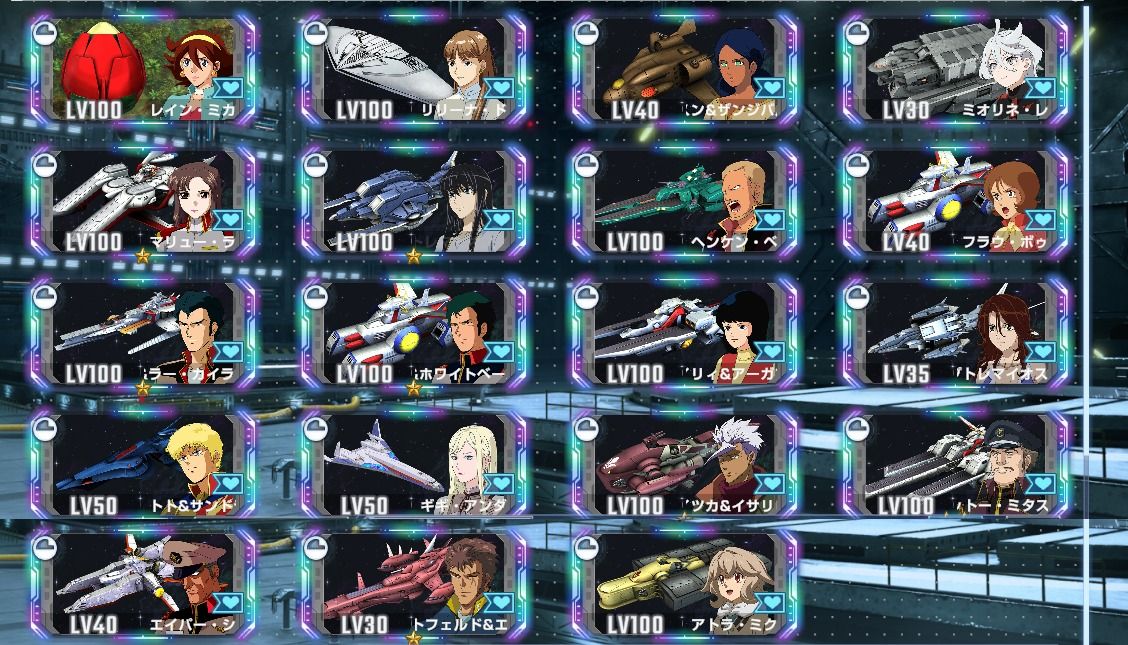
Task: Select the blue ship with black-haired woman
Action: (x=414, y=202)
